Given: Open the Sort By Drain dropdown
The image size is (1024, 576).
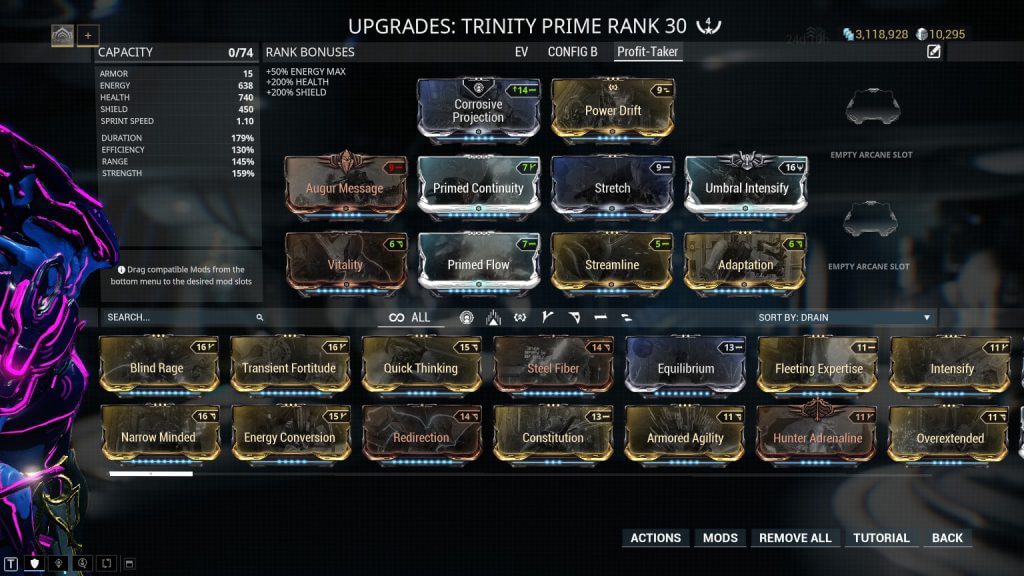Looking at the screenshot, I should coord(845,317).
